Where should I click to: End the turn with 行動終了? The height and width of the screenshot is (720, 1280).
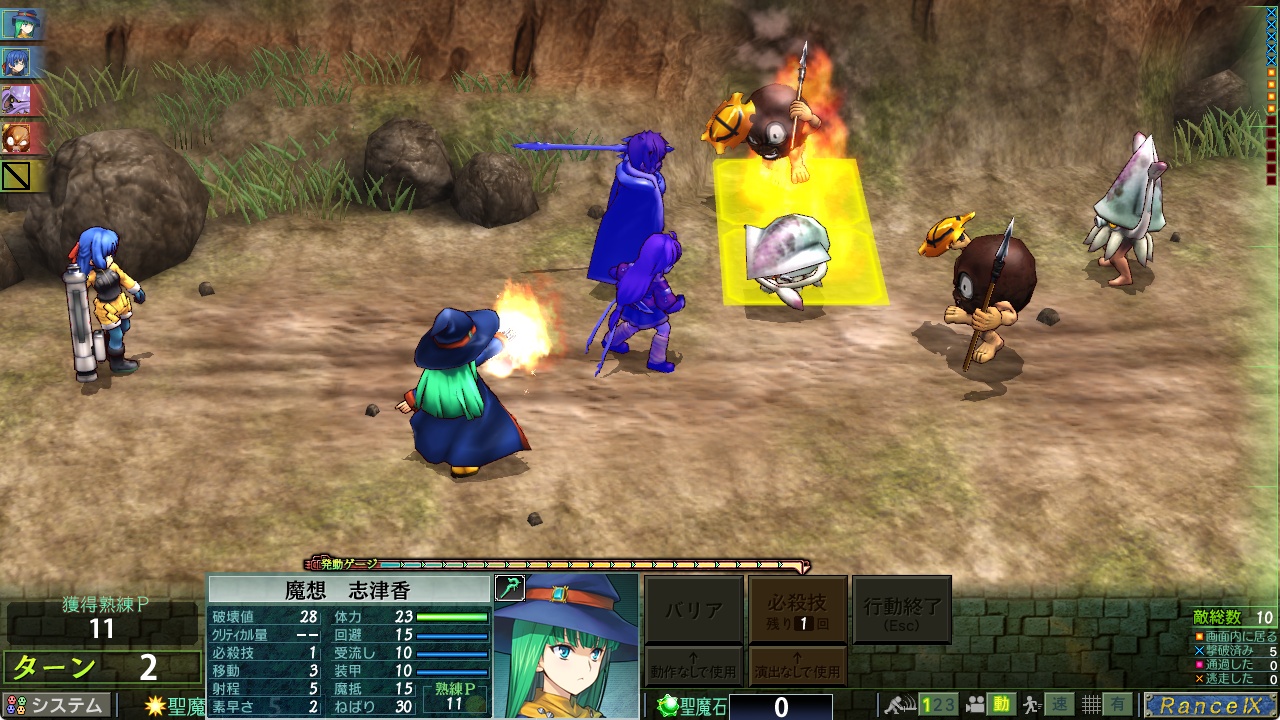point(901,609)
